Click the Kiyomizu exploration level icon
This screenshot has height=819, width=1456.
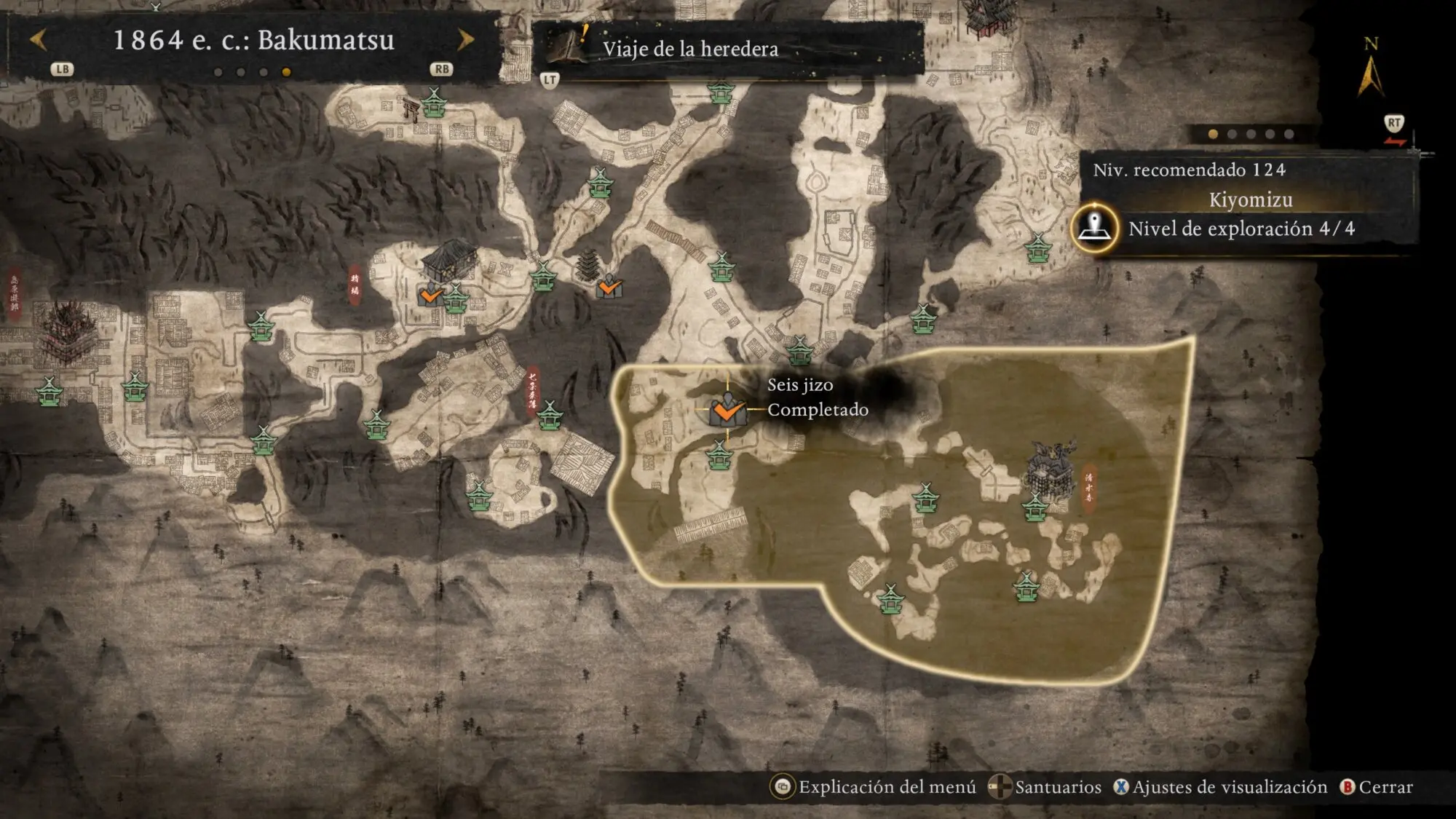tap(1094, 228)
